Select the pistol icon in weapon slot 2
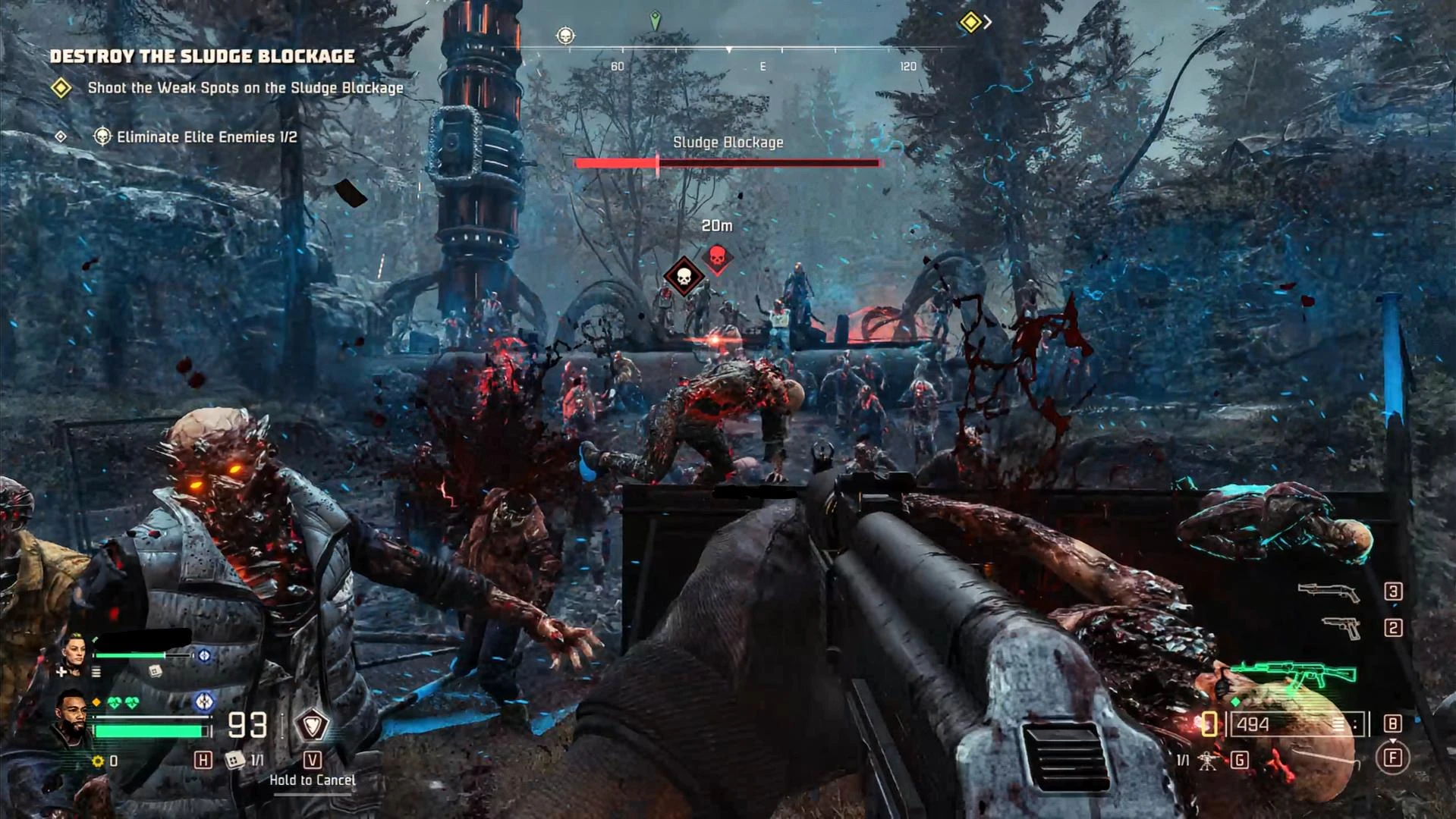The image size is (1456, 819). click(x=1342, y=627)
